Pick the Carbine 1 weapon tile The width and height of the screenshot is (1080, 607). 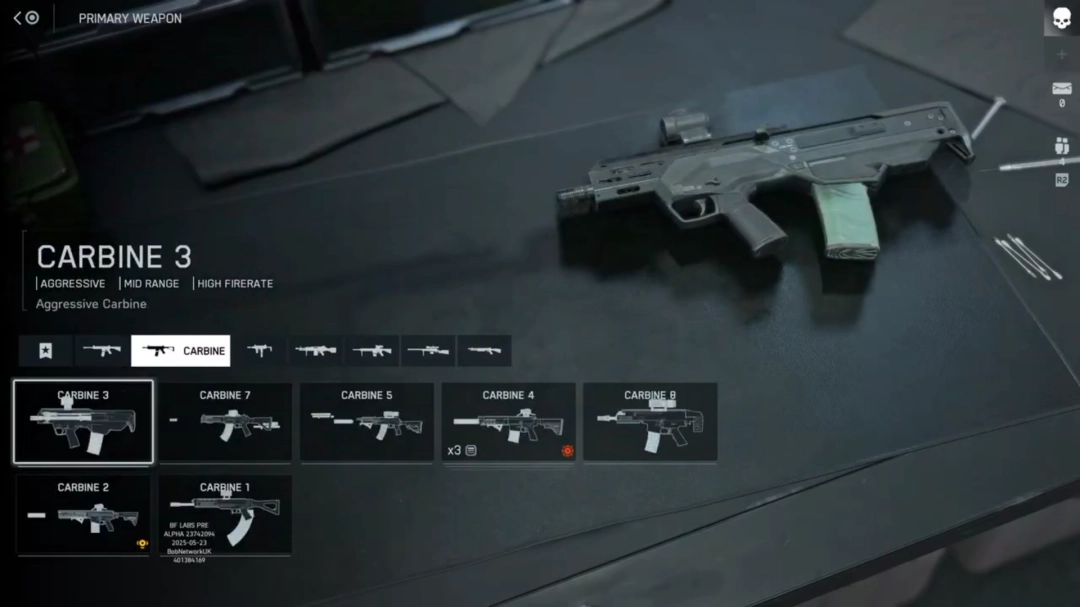coord(225,514)
